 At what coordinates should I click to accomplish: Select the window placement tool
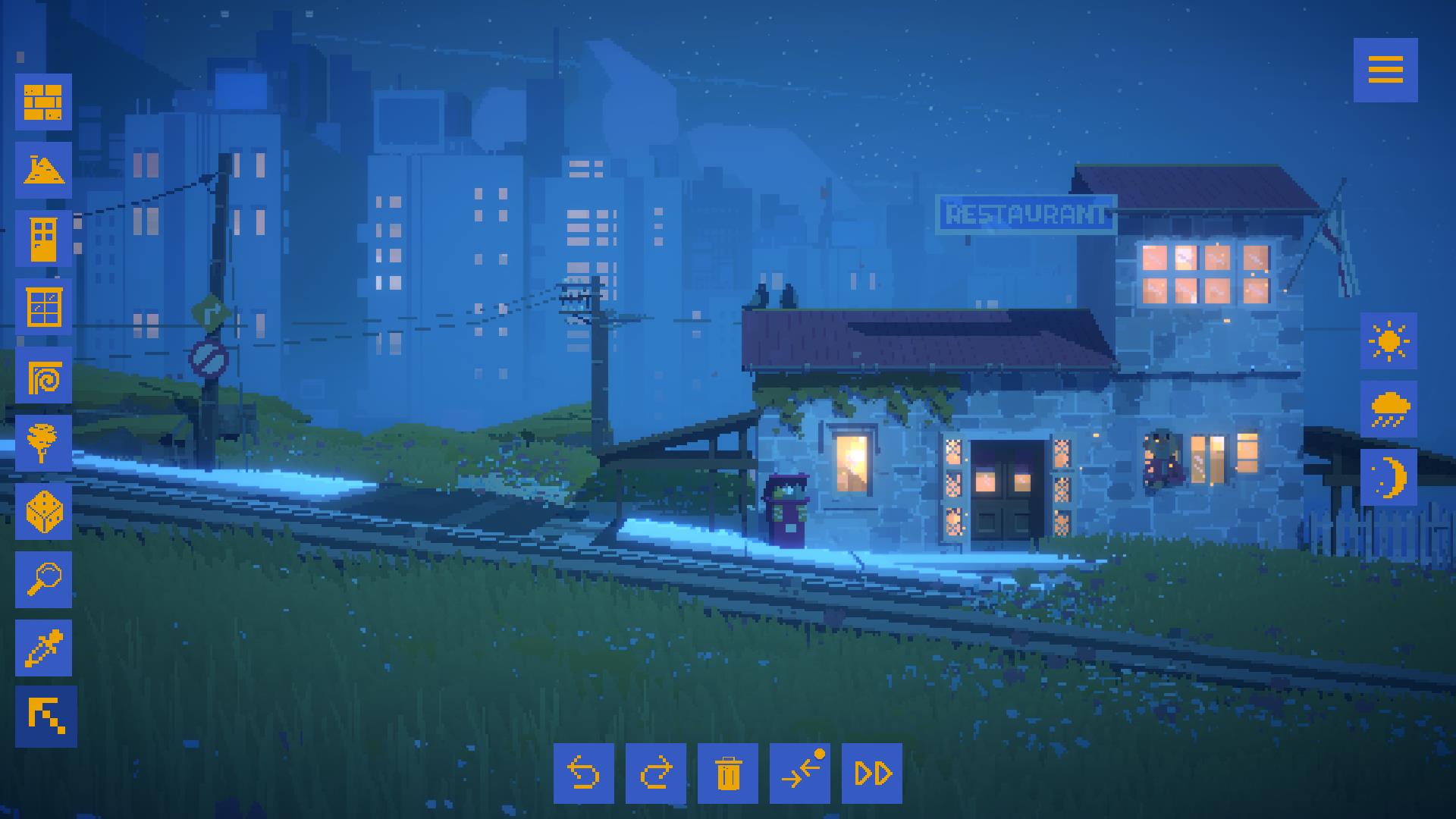43,306
